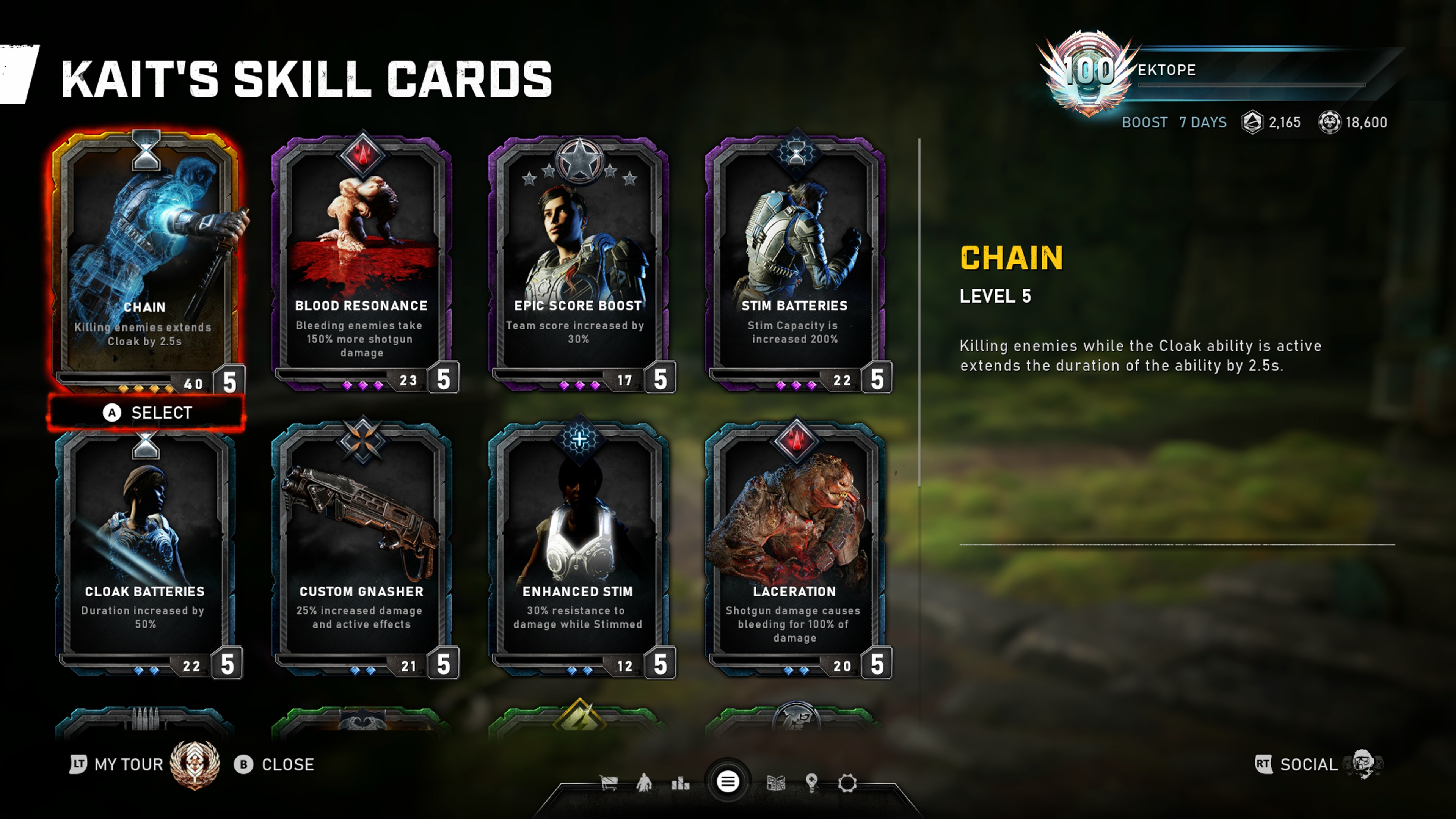Open the lightbulb tips icon

812,783
